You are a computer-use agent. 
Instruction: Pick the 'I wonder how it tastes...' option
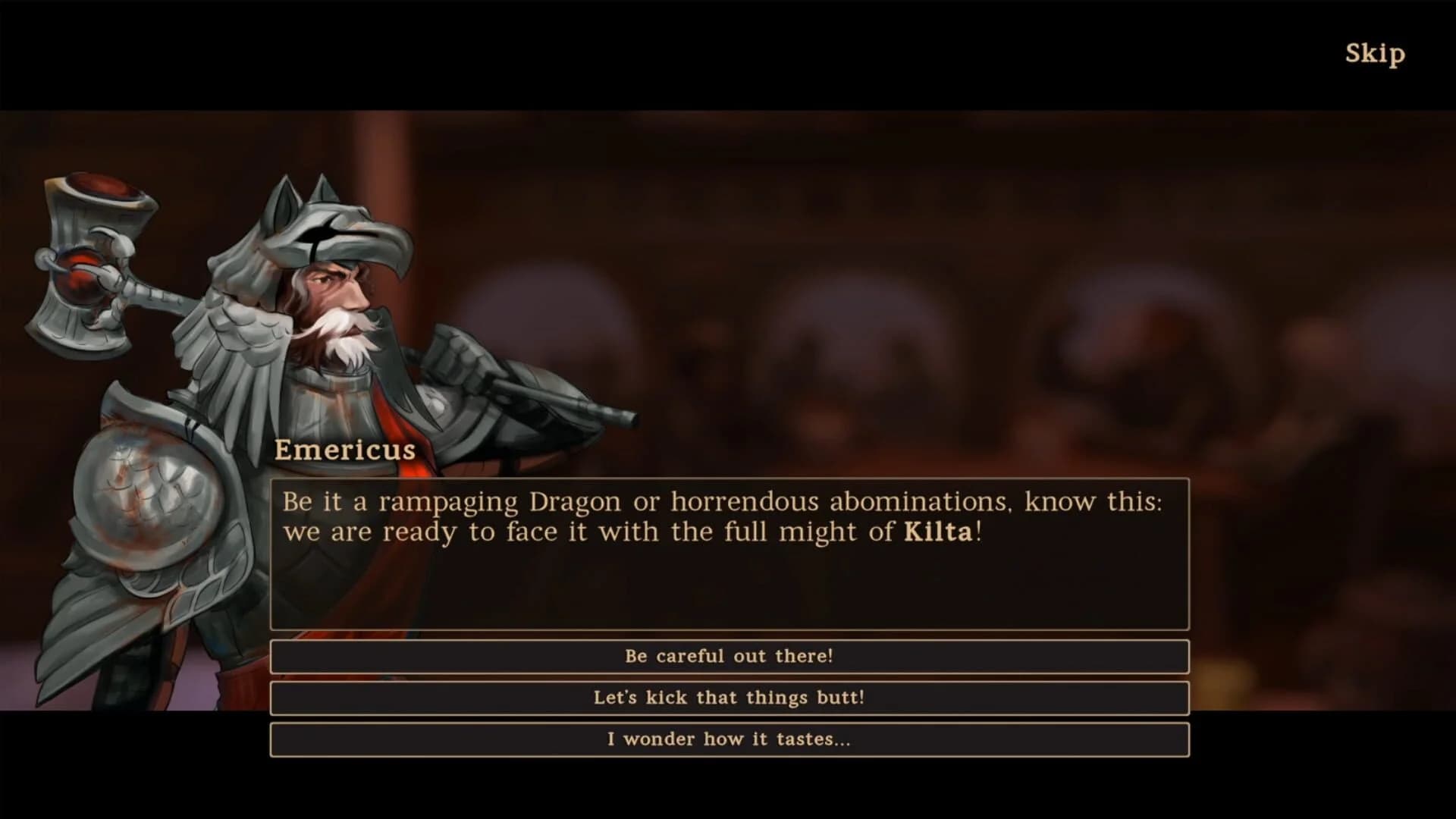click(x=728, y=740)
